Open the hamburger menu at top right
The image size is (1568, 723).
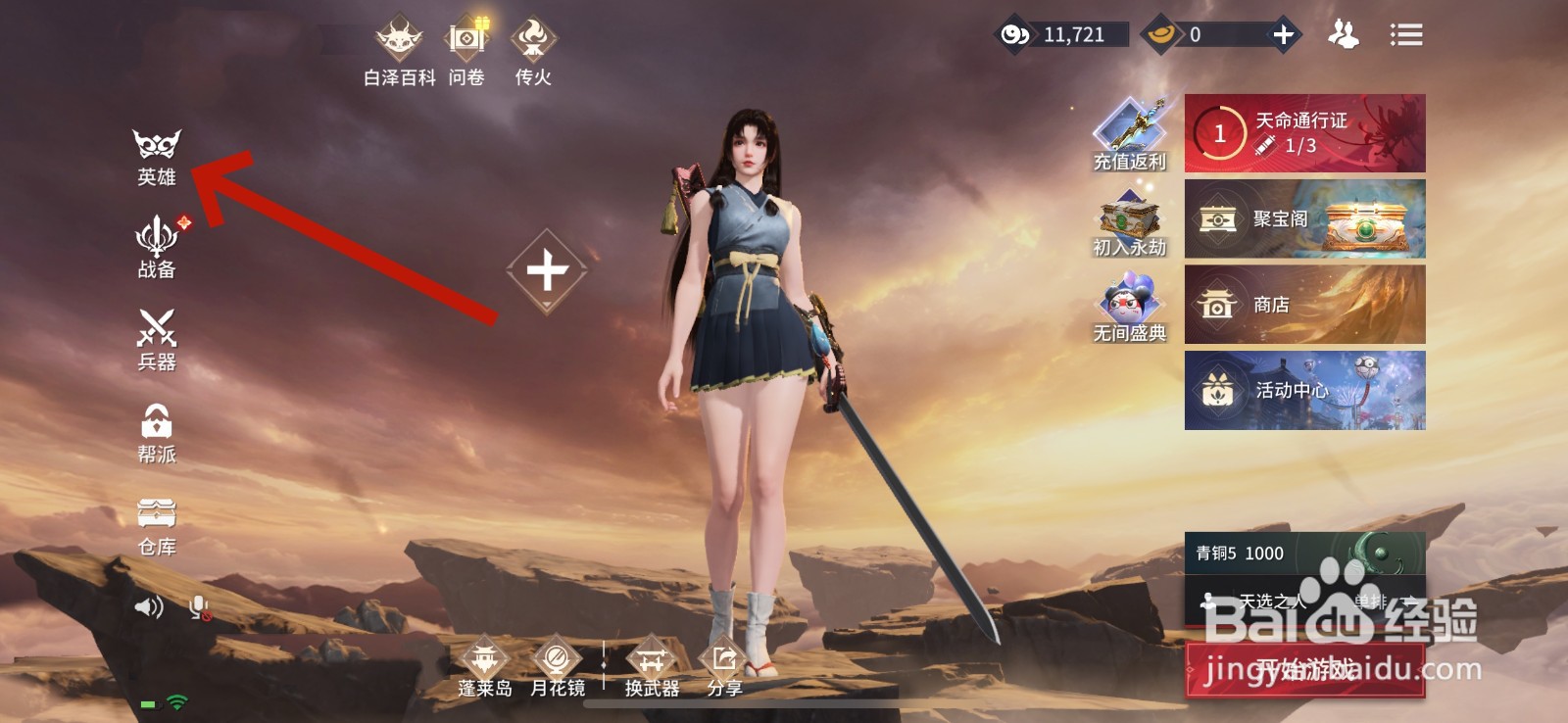click(x=1405, y=34)
